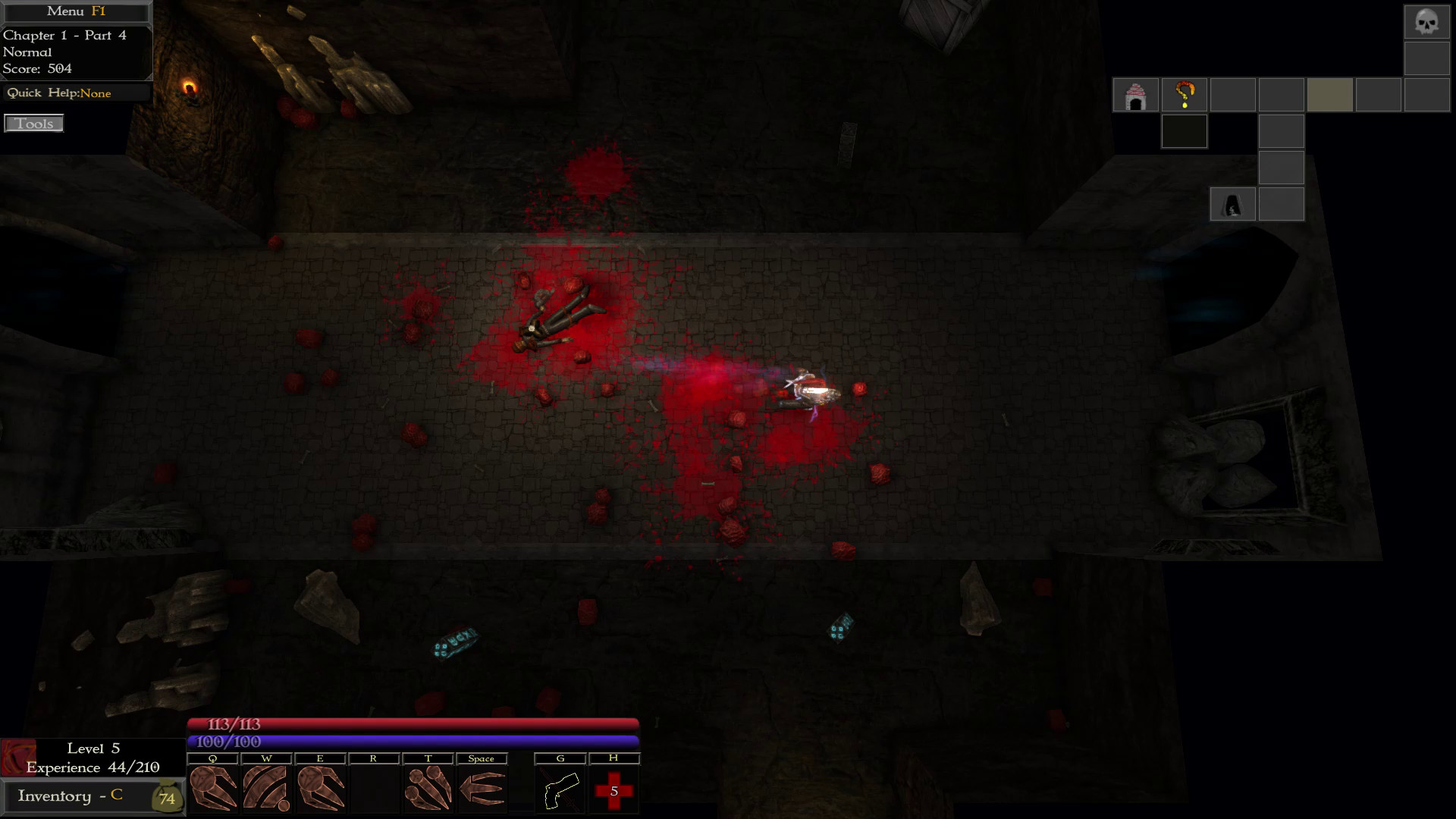The height and width of the screenshot is (819, 1456).
Task: Select the claw attack skill bound to Q
Action: (213, 789)
